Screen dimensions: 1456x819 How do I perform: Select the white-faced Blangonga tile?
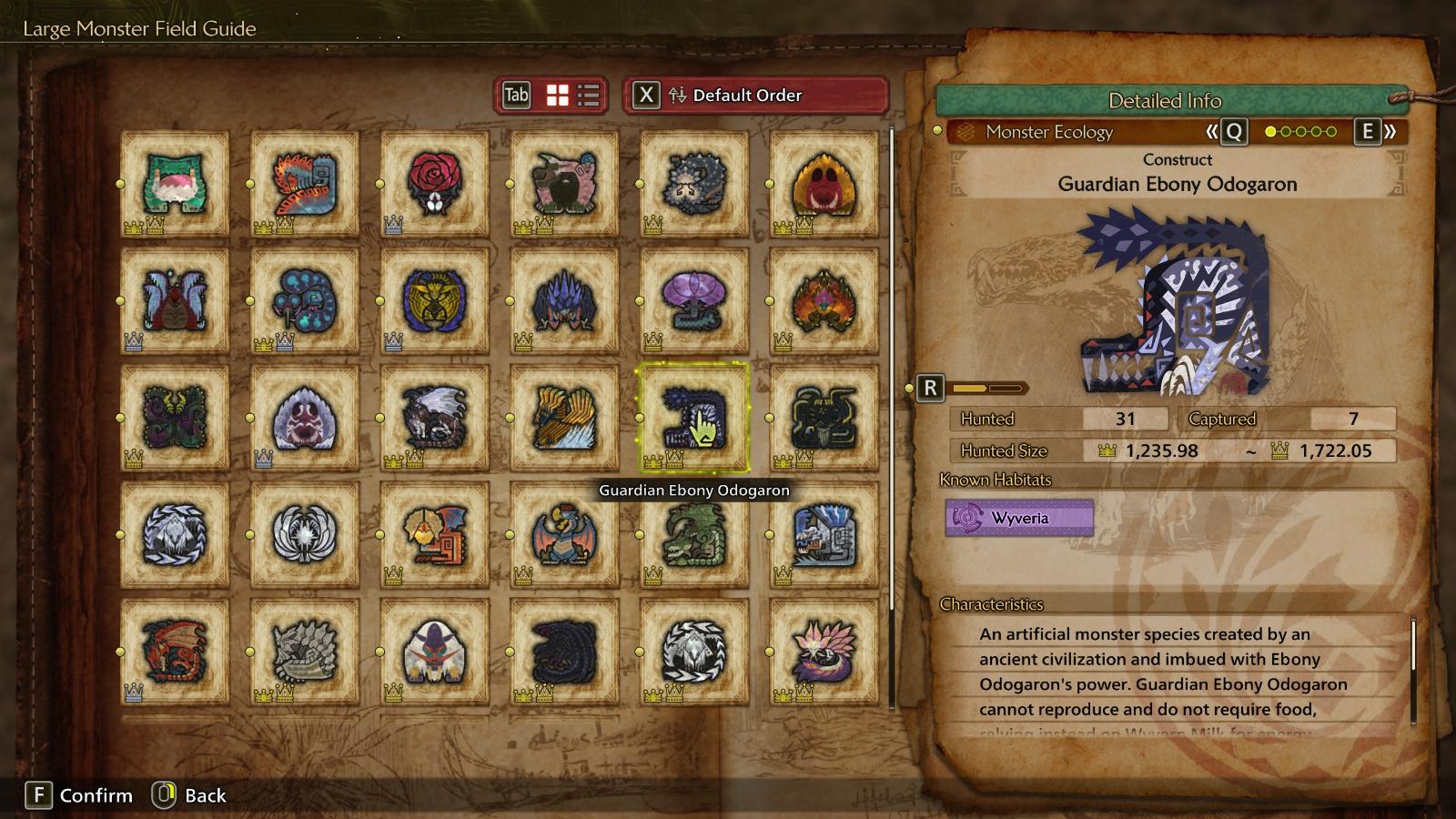pyautogui.click(x=434, y=652)
